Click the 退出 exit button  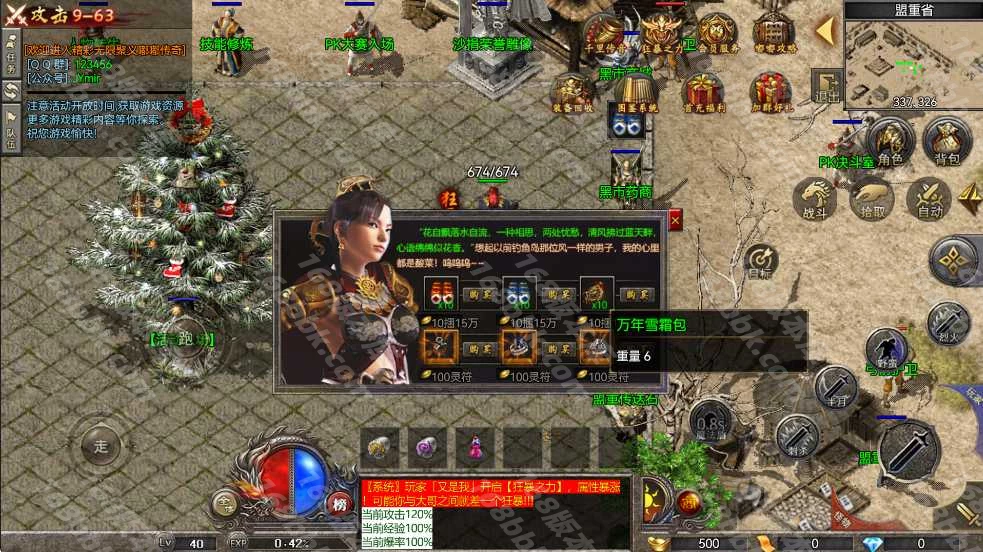[x=826, y=84]
